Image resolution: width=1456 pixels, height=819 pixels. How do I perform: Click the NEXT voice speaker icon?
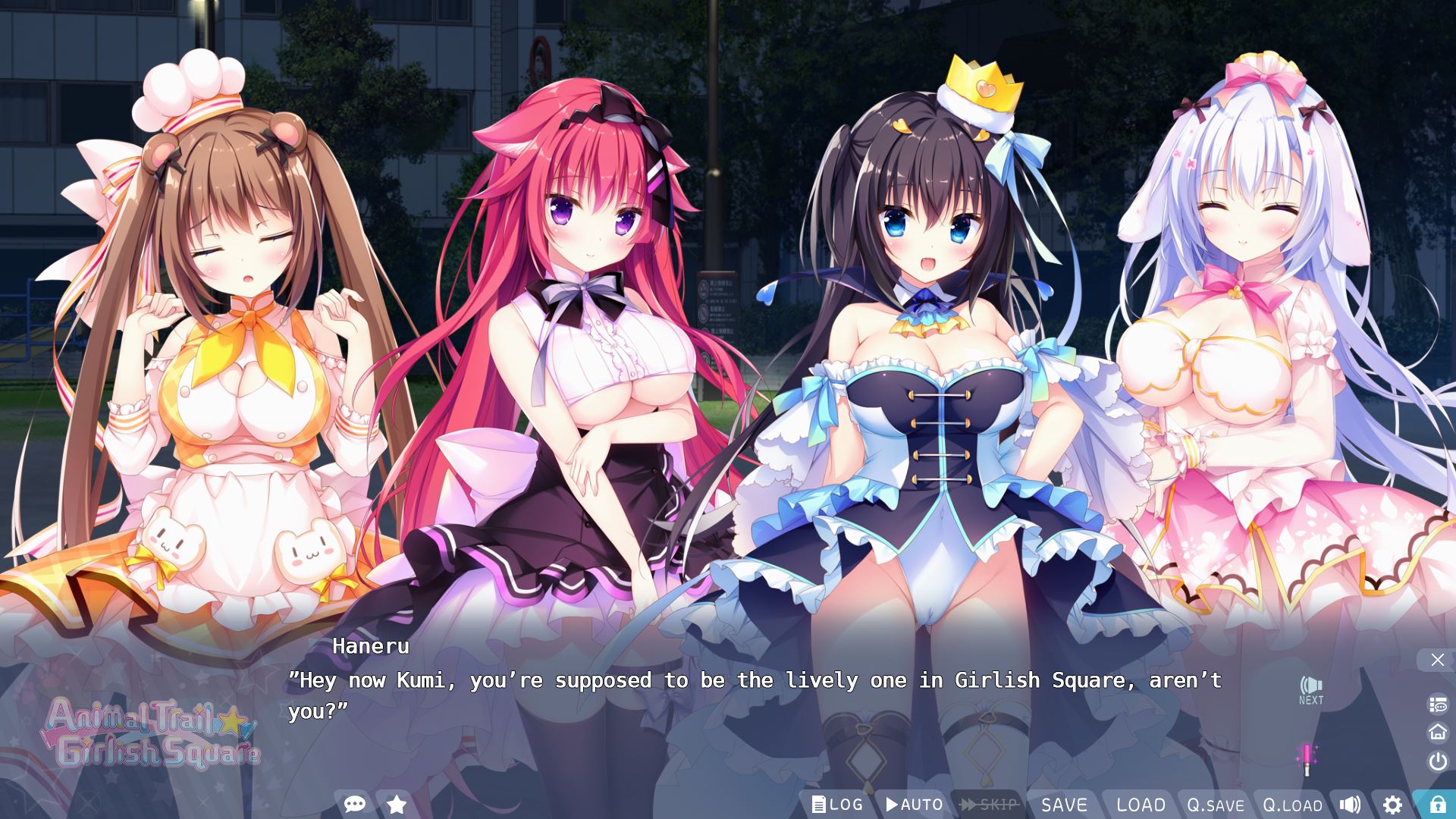coord(1310,690)
